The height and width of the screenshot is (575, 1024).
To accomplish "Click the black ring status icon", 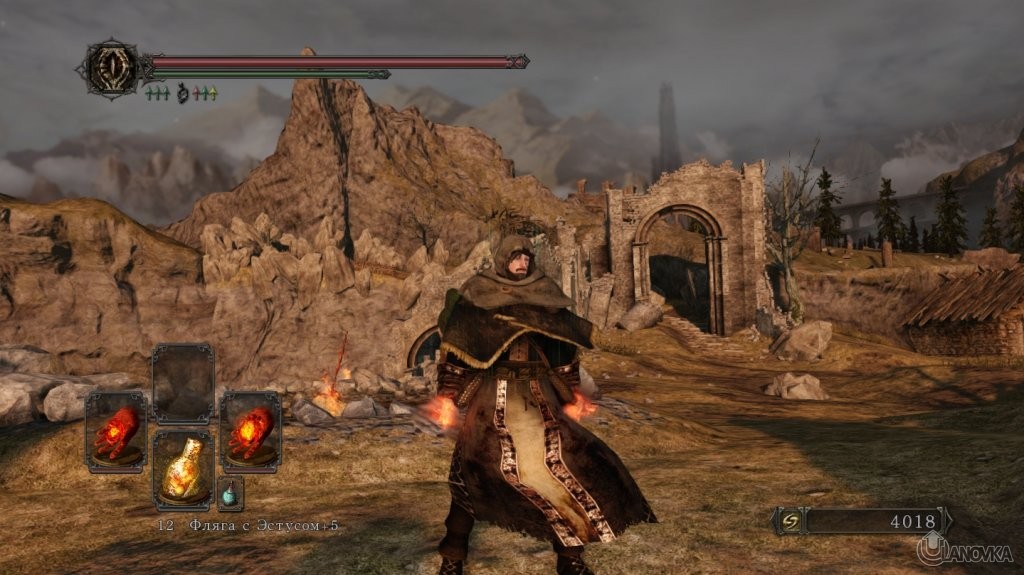I will 182,94.
